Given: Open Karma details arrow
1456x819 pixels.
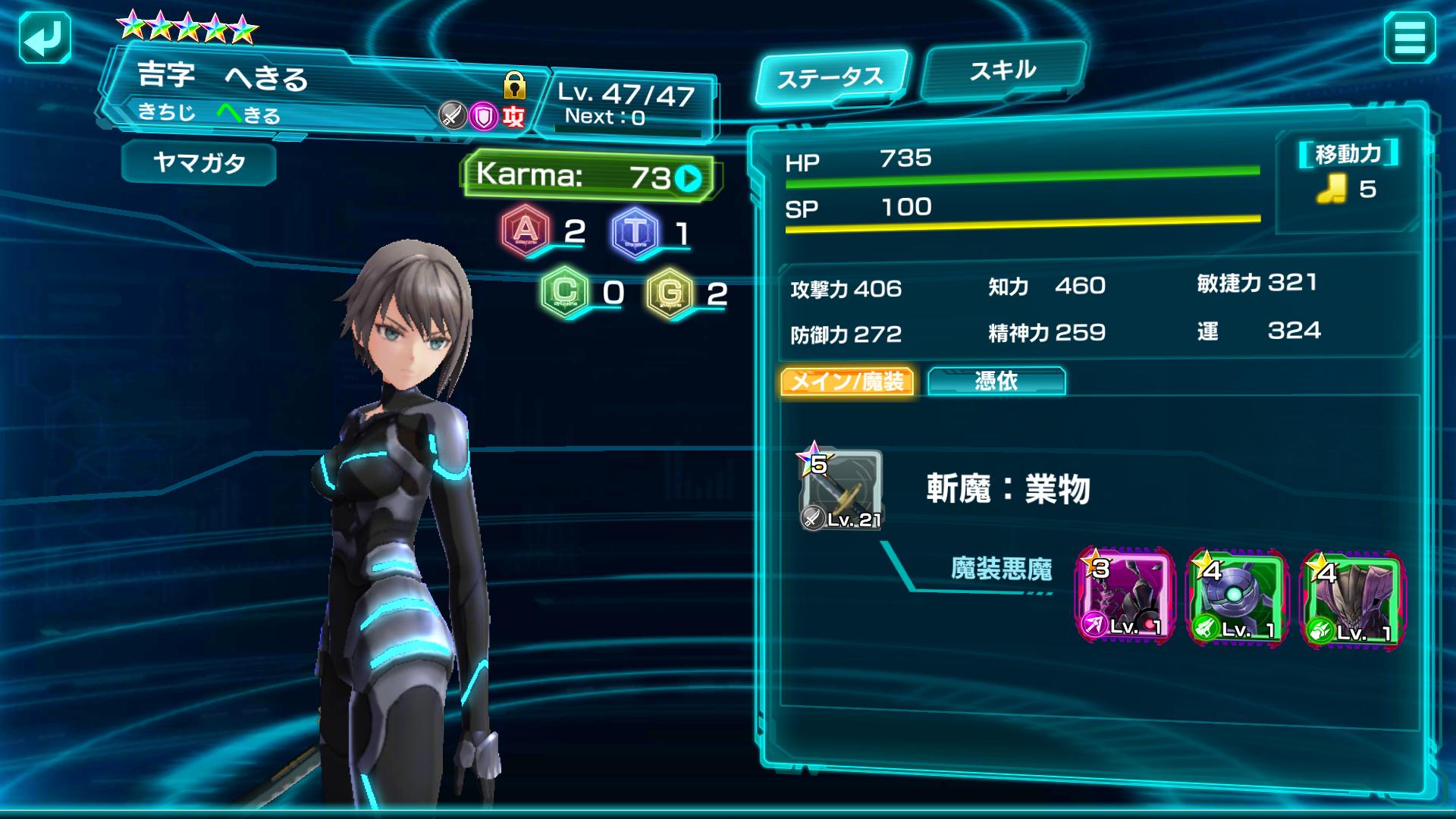Looking at the screenshot, I should point(689,179).
